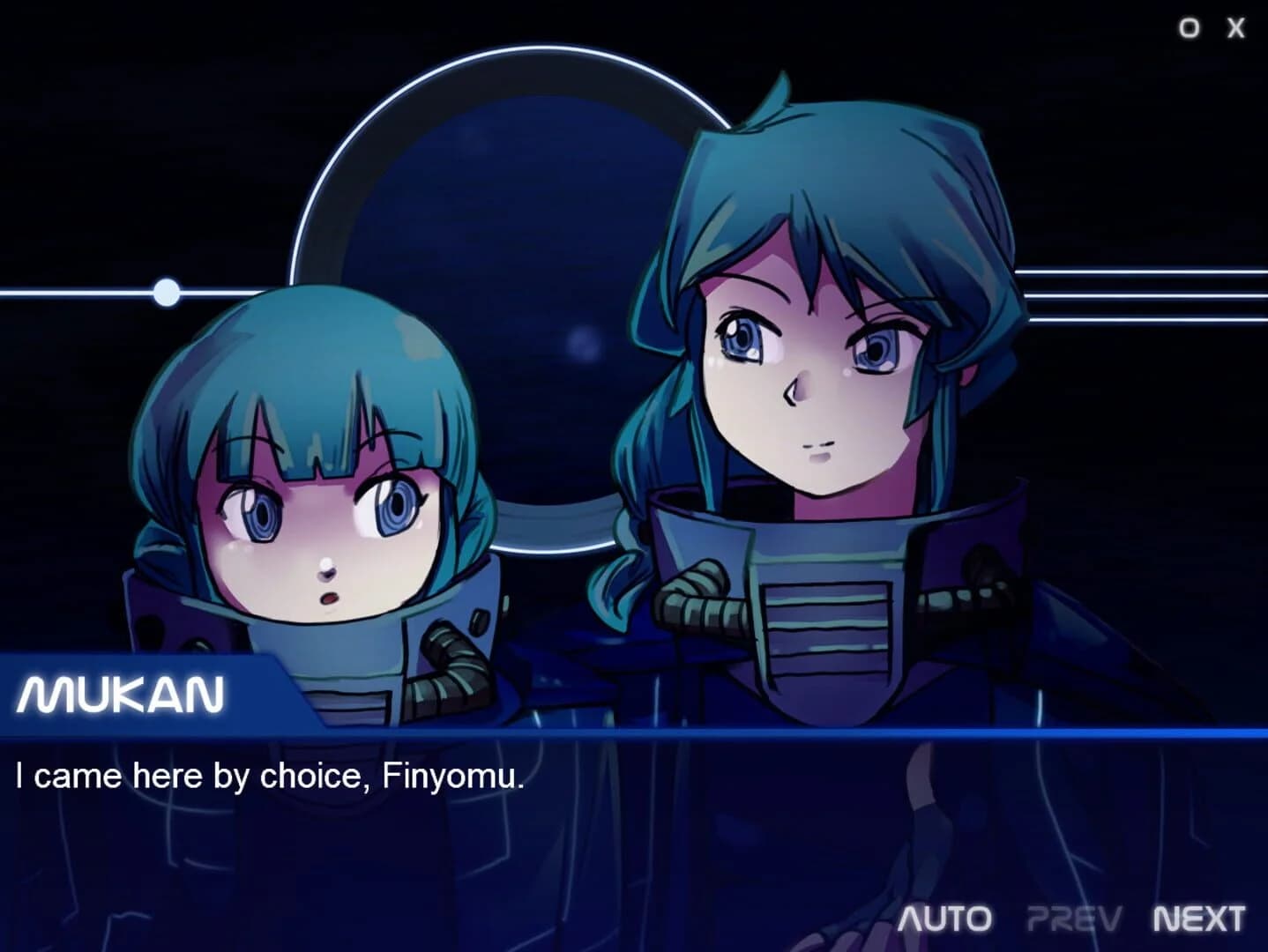Click the text 'I came here by choice, Finyomu.'

(x=271, y=776)
